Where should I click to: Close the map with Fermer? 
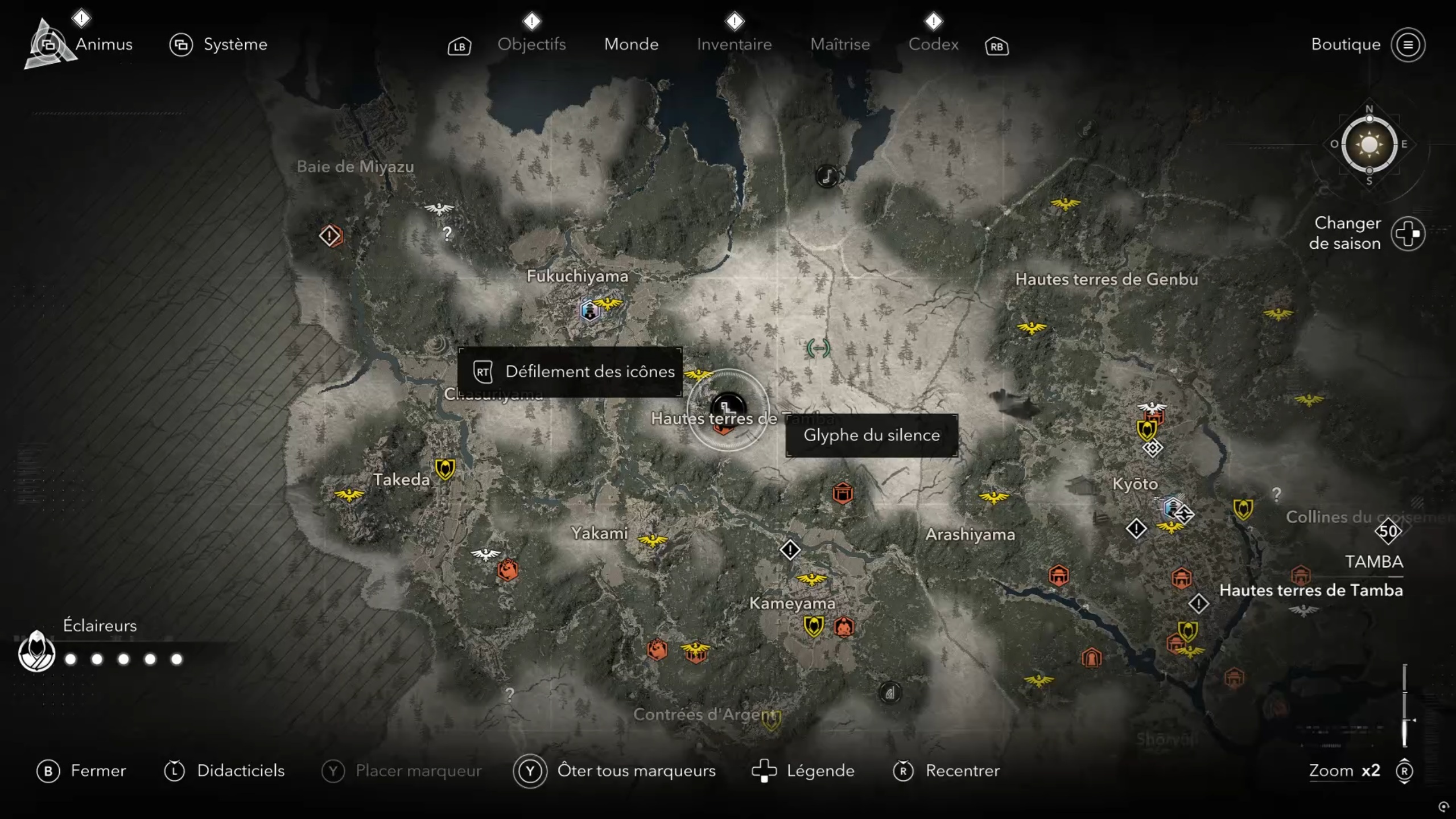point(97,771)
